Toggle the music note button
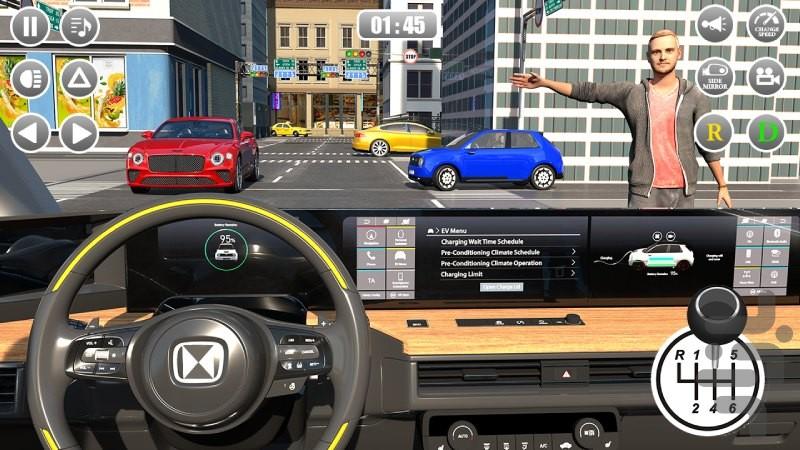Screen dimensions: 800x450 tap(80, 26)
